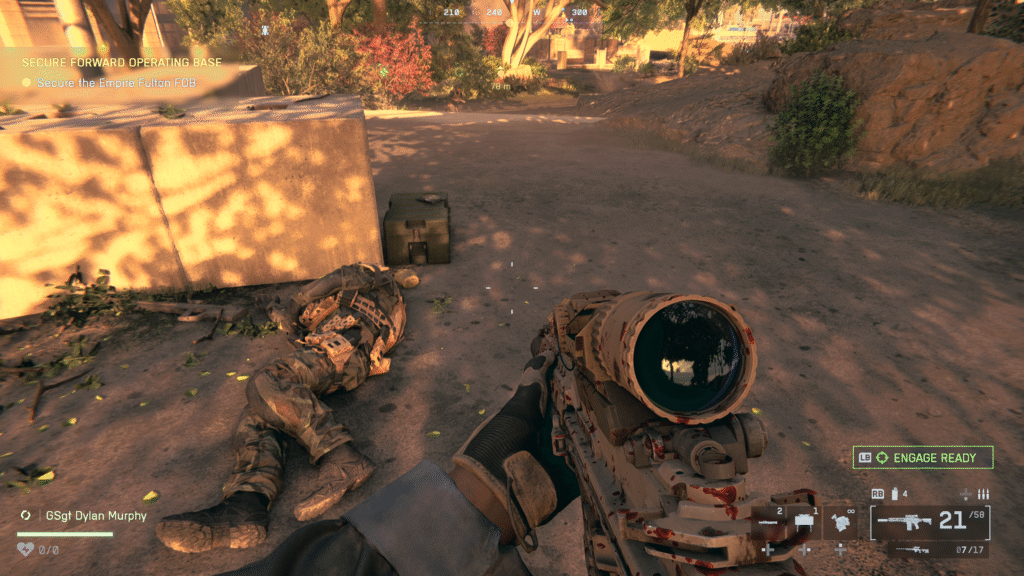Activate the Engage Ready squad command

coord(922,458)
